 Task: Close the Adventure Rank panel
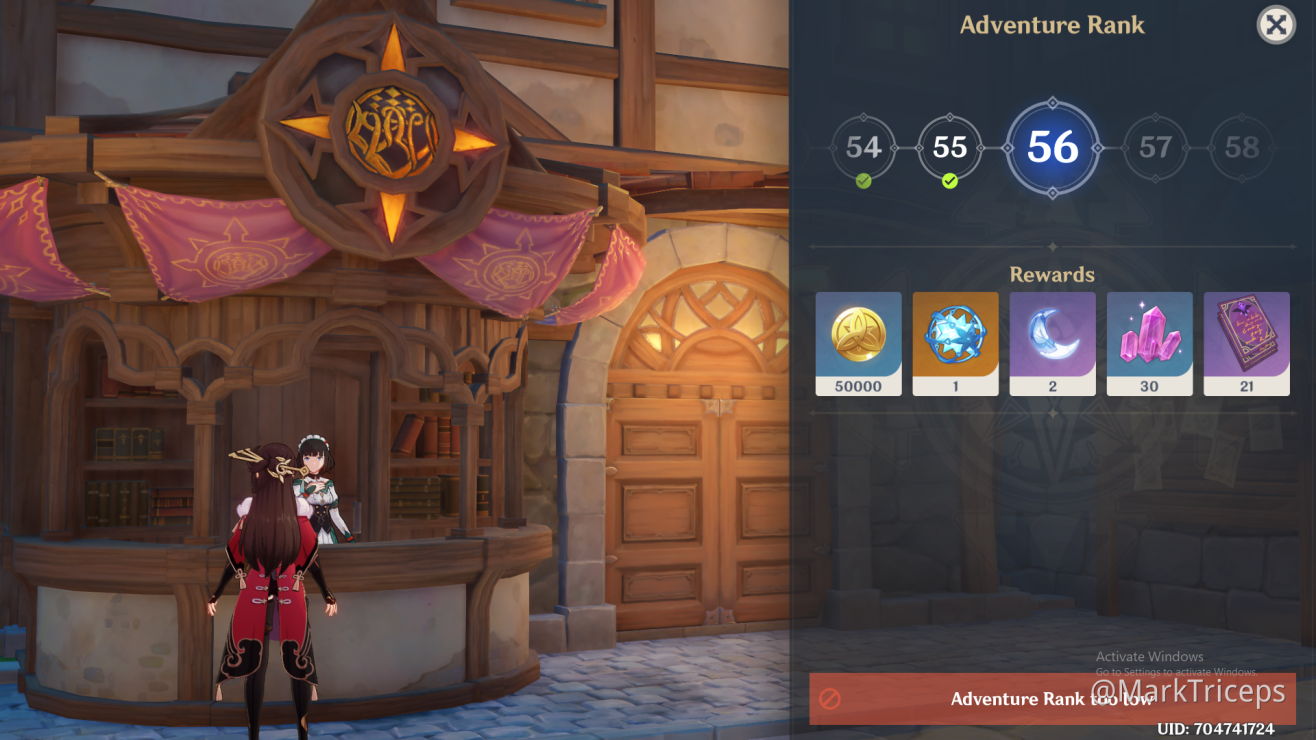point(1276,25)
